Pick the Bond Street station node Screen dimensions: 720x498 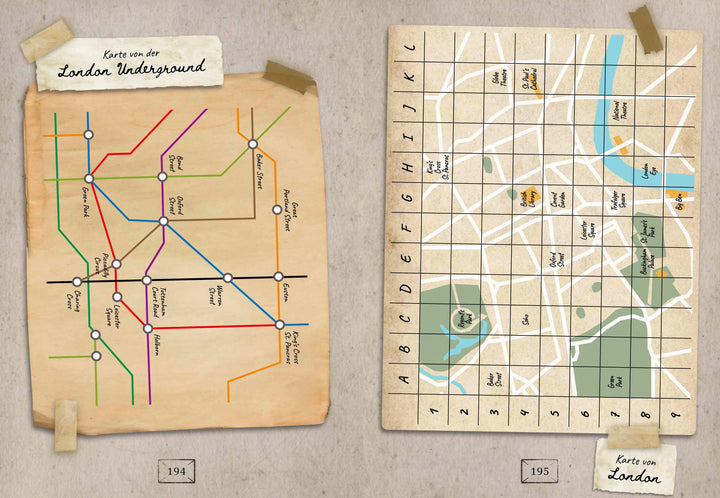click(x=162, y=178)
